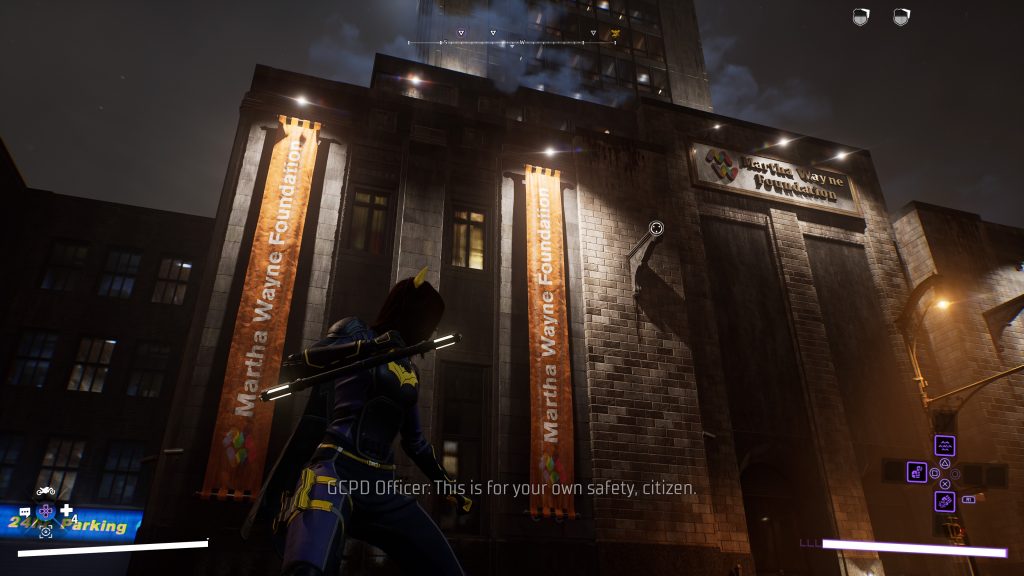Use the white plus health pack icon
This screenshot has height=576, width=1024.
click(x=66, y=511)
